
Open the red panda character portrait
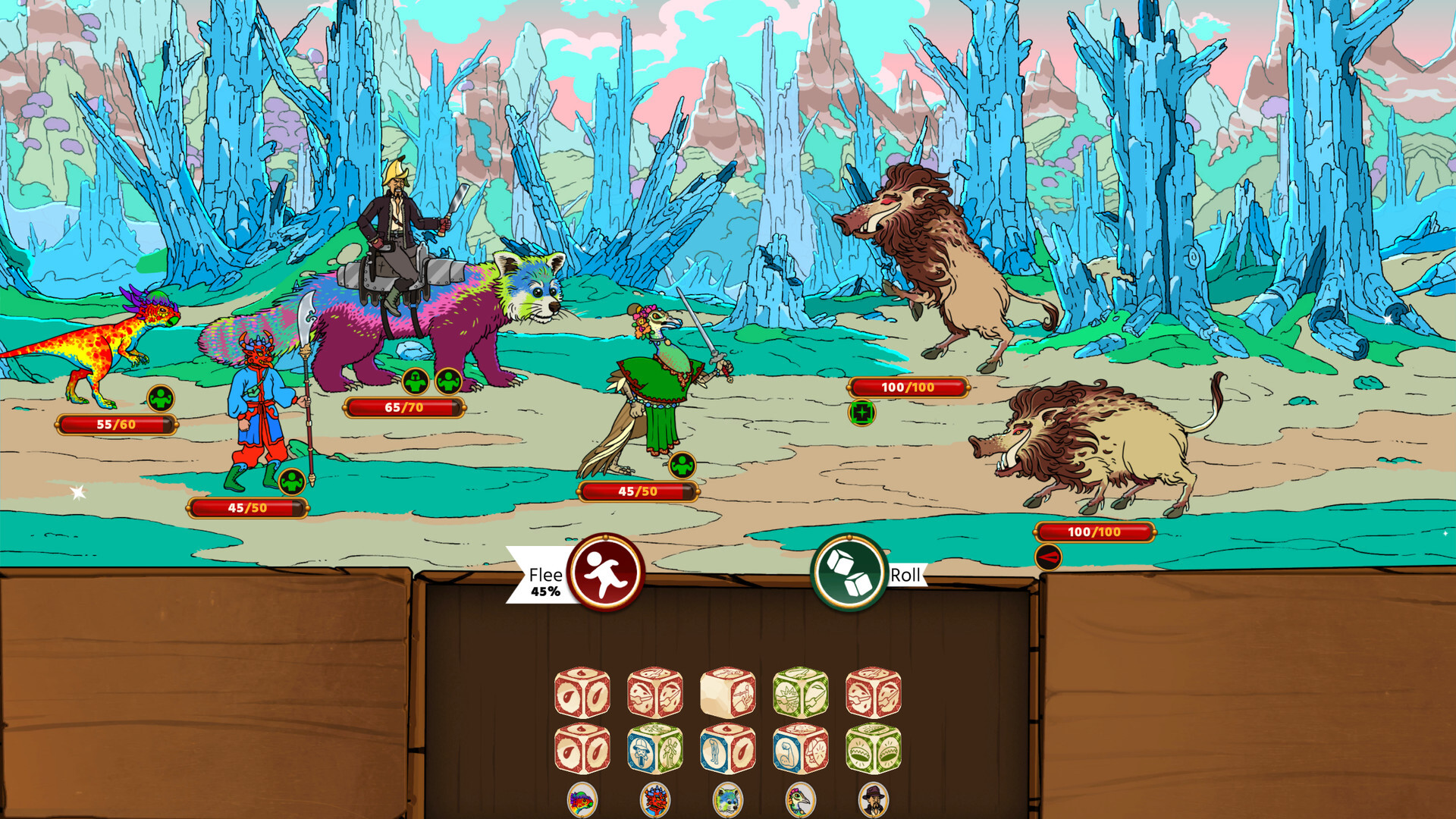click(x=728, y=800)
